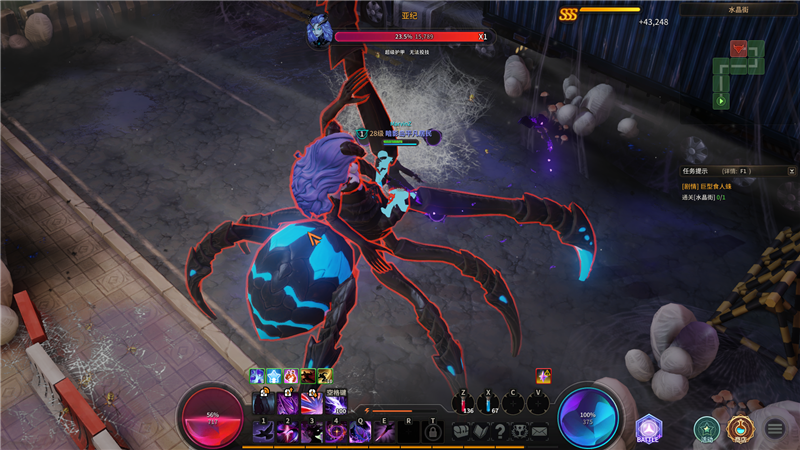Activate the purple orb skill in slot 4

[x=335, y=431]
